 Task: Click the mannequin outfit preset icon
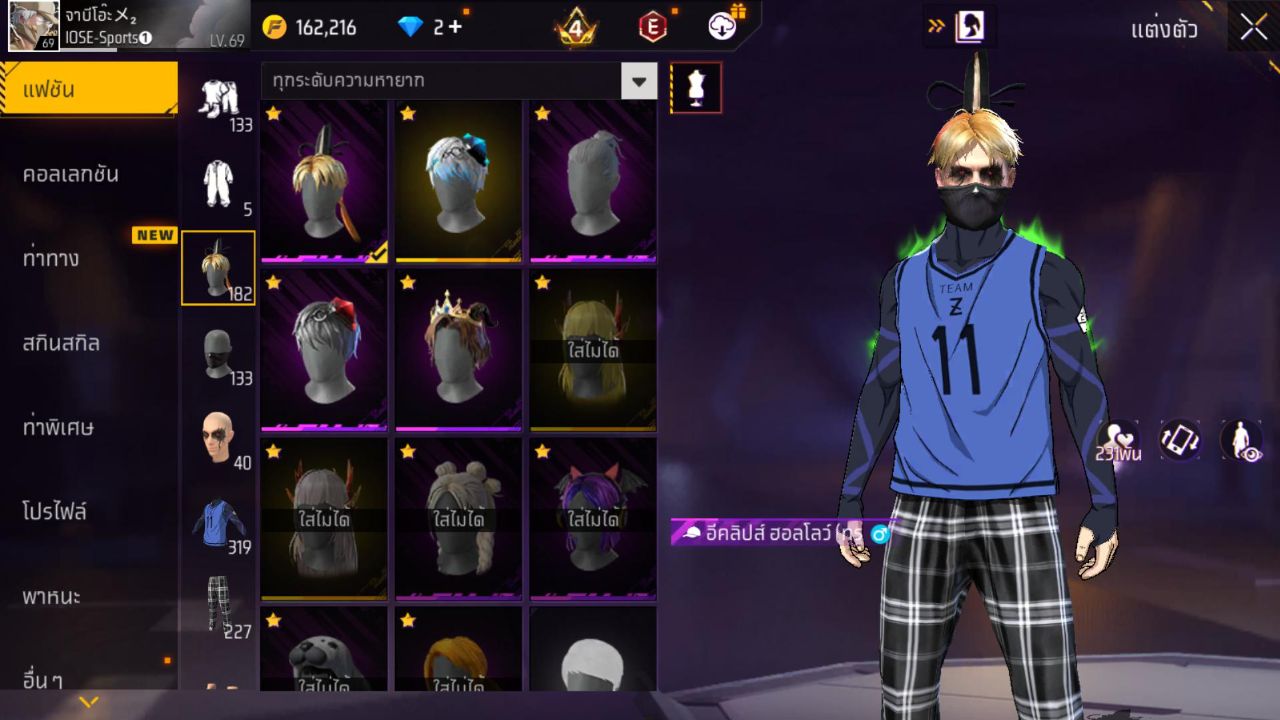tap(696, 87)
